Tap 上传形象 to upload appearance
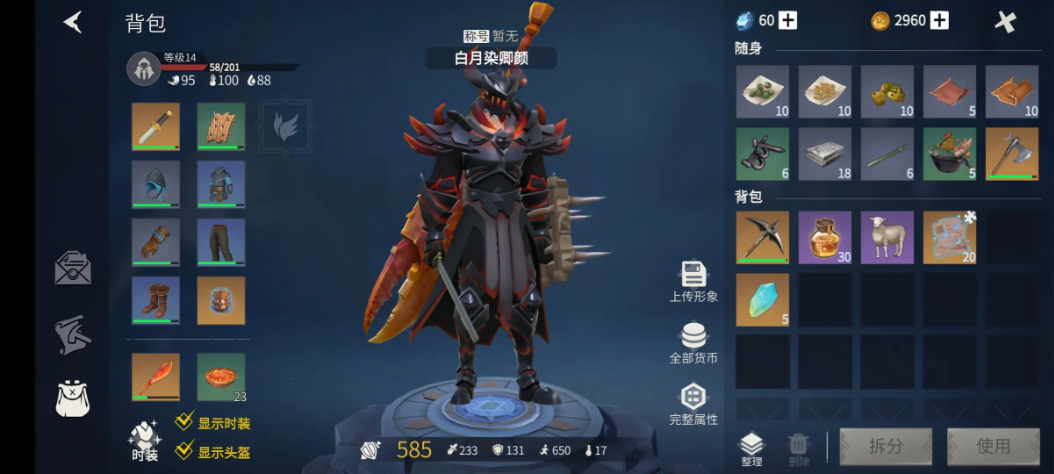Screen dimensions: 1054x474 coord(693,280)
